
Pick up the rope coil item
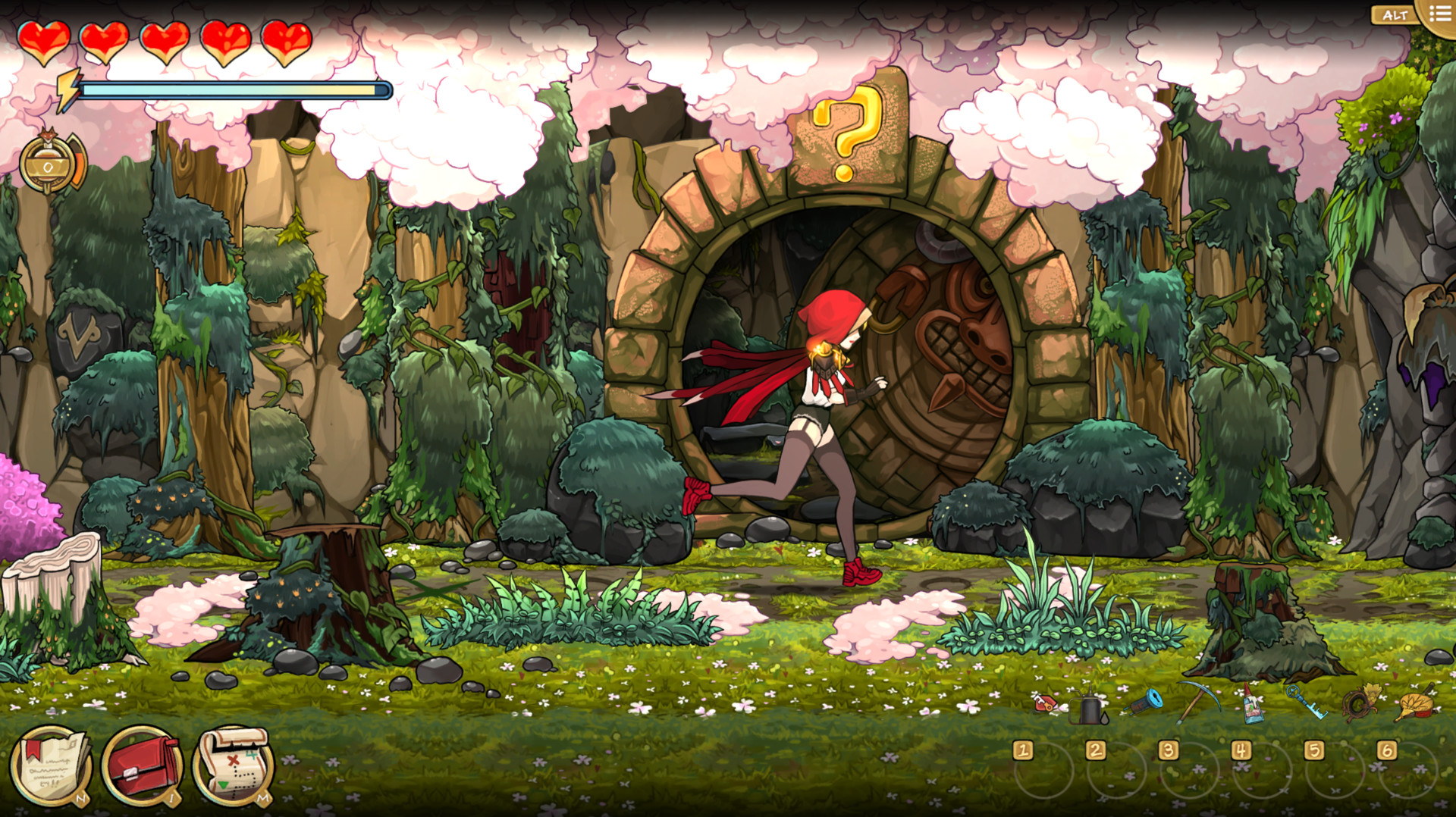(1357, 705)
